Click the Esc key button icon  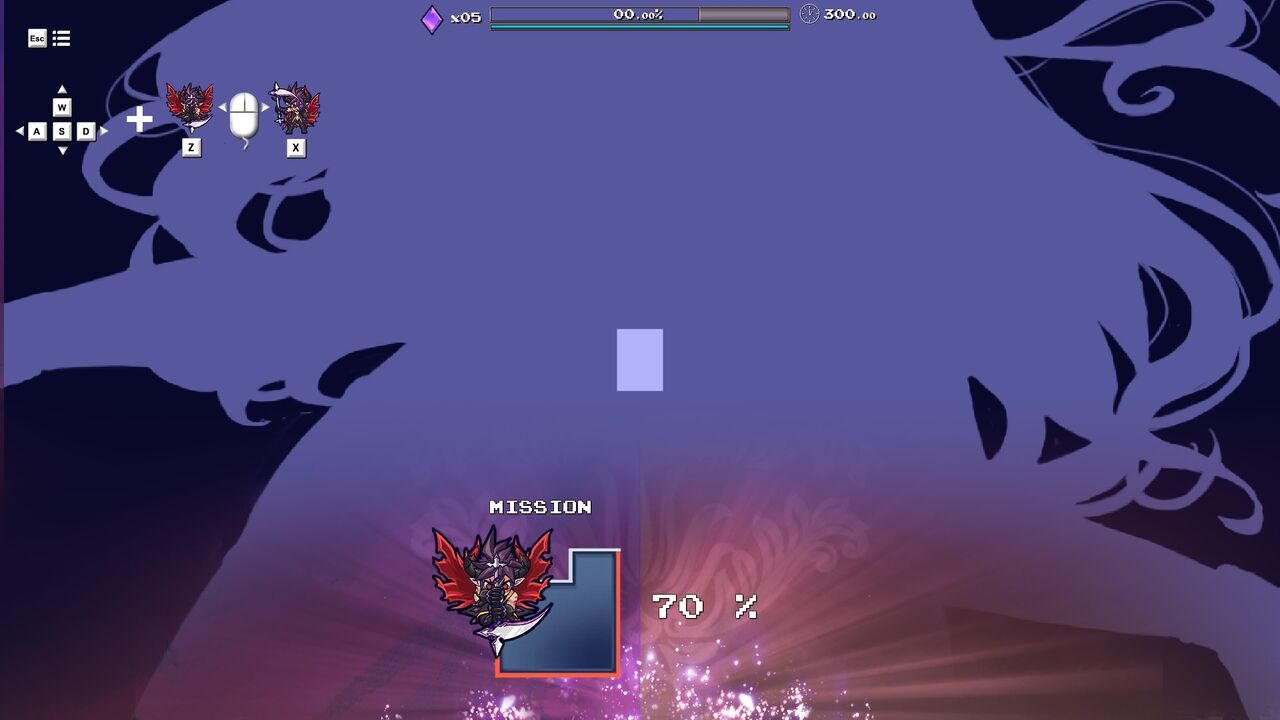[x=36, y=38]
